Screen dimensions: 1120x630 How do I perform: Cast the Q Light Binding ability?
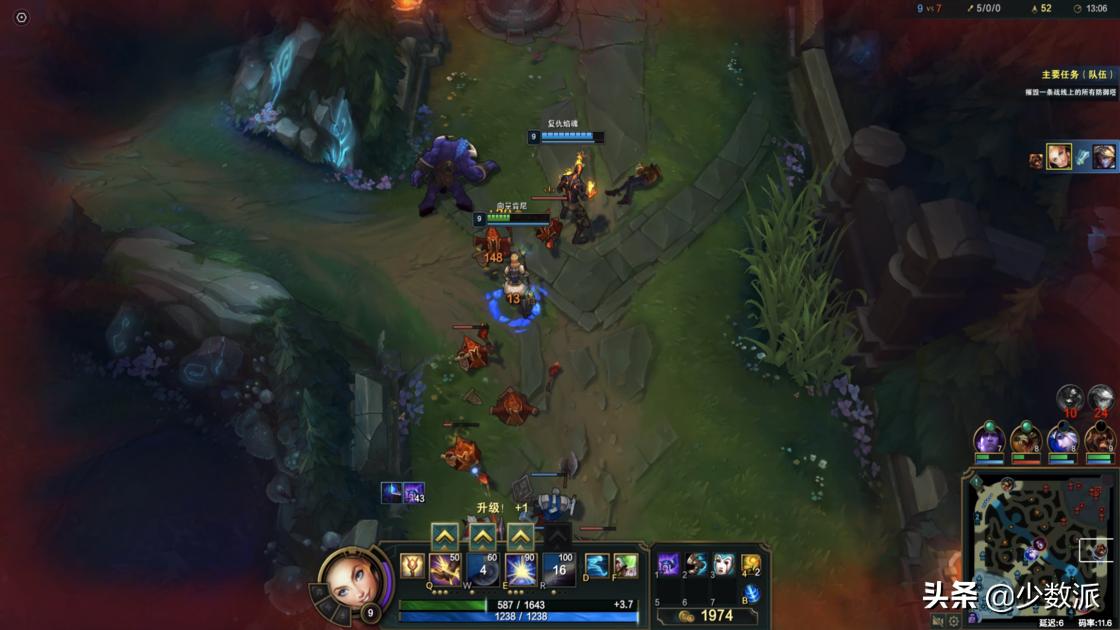point(445,569)
